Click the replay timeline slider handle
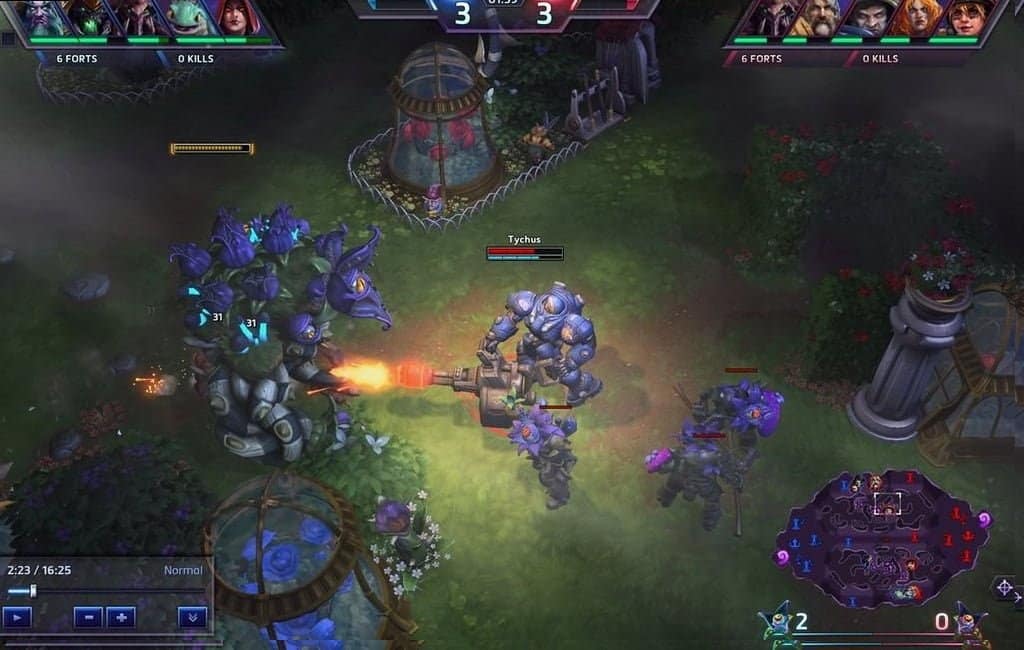The image size is (1024, 650). [x=32, y=591]
